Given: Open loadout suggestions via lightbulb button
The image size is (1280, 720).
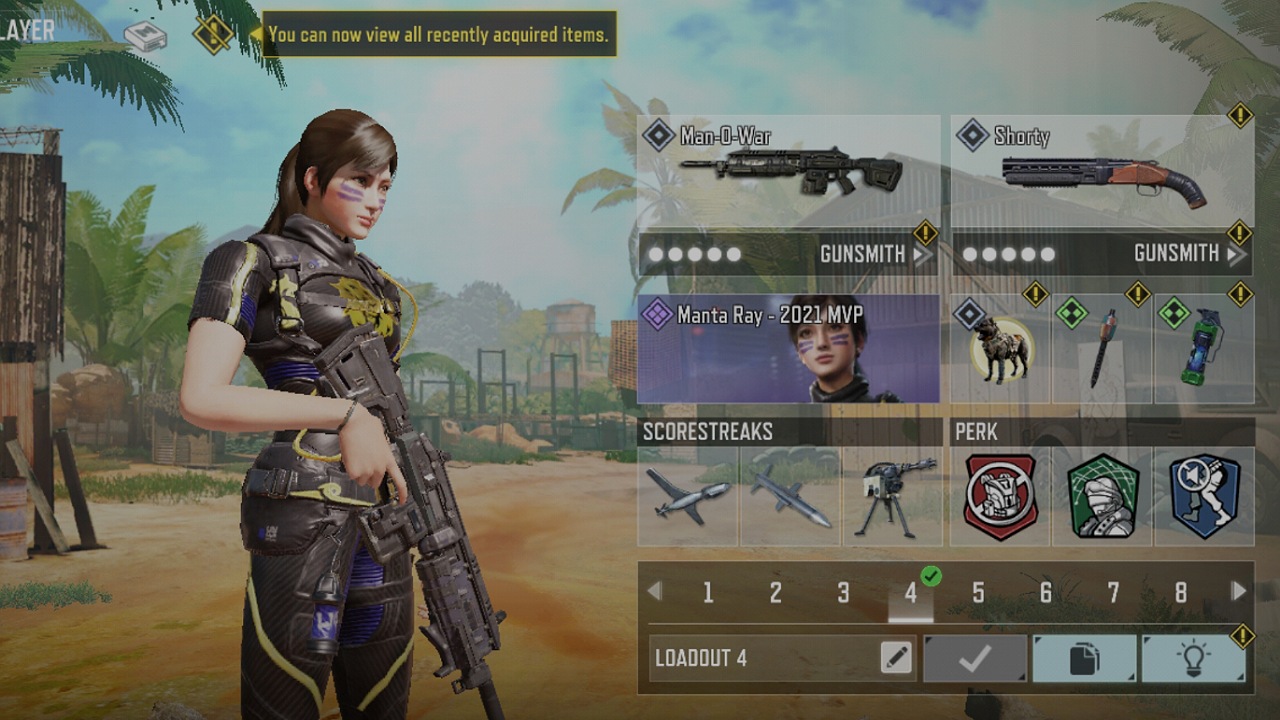Looking at the screenshot, I should (x=1193, y=658).
